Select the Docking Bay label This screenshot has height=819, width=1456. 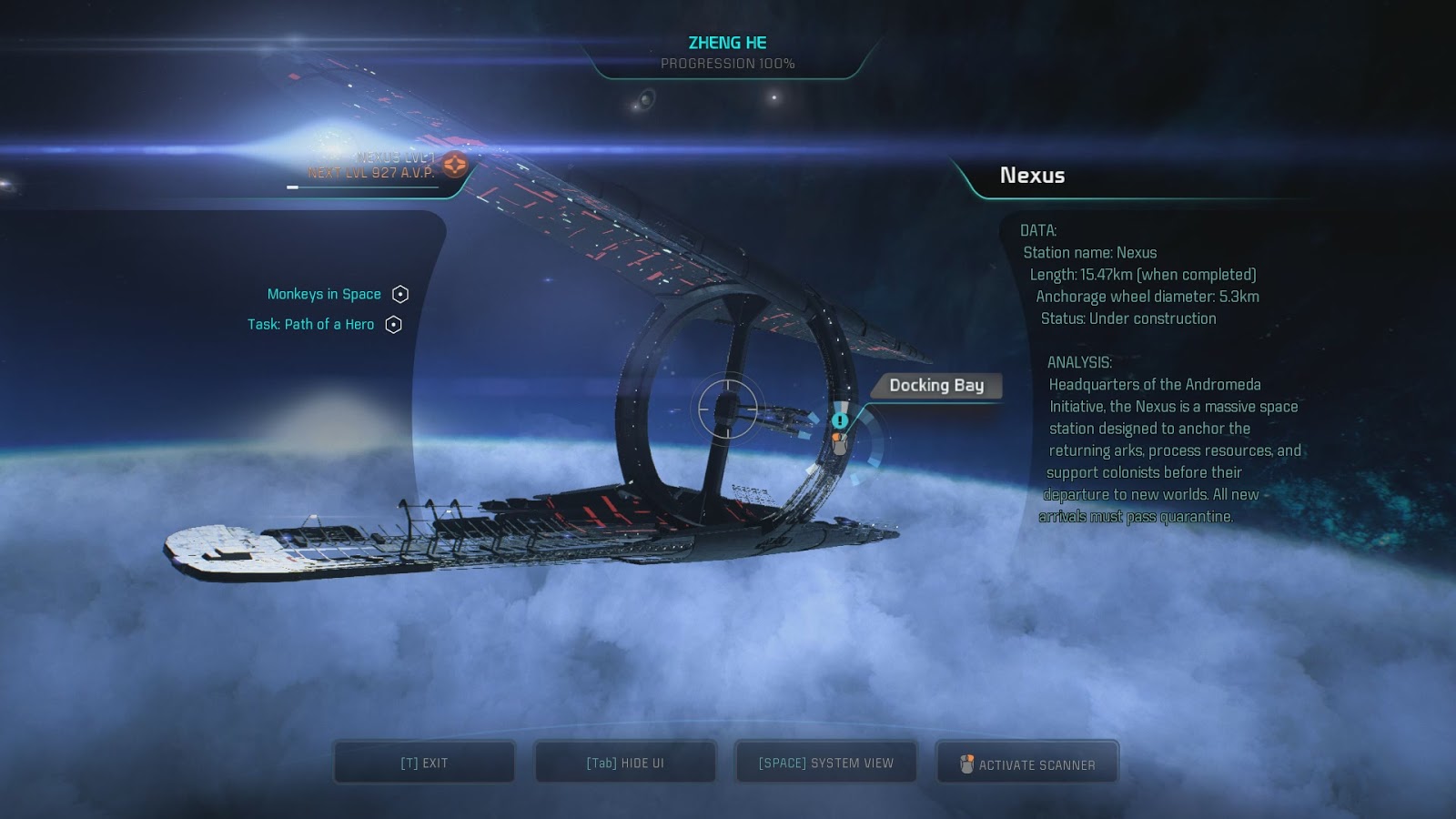click(x=936, y=386)
